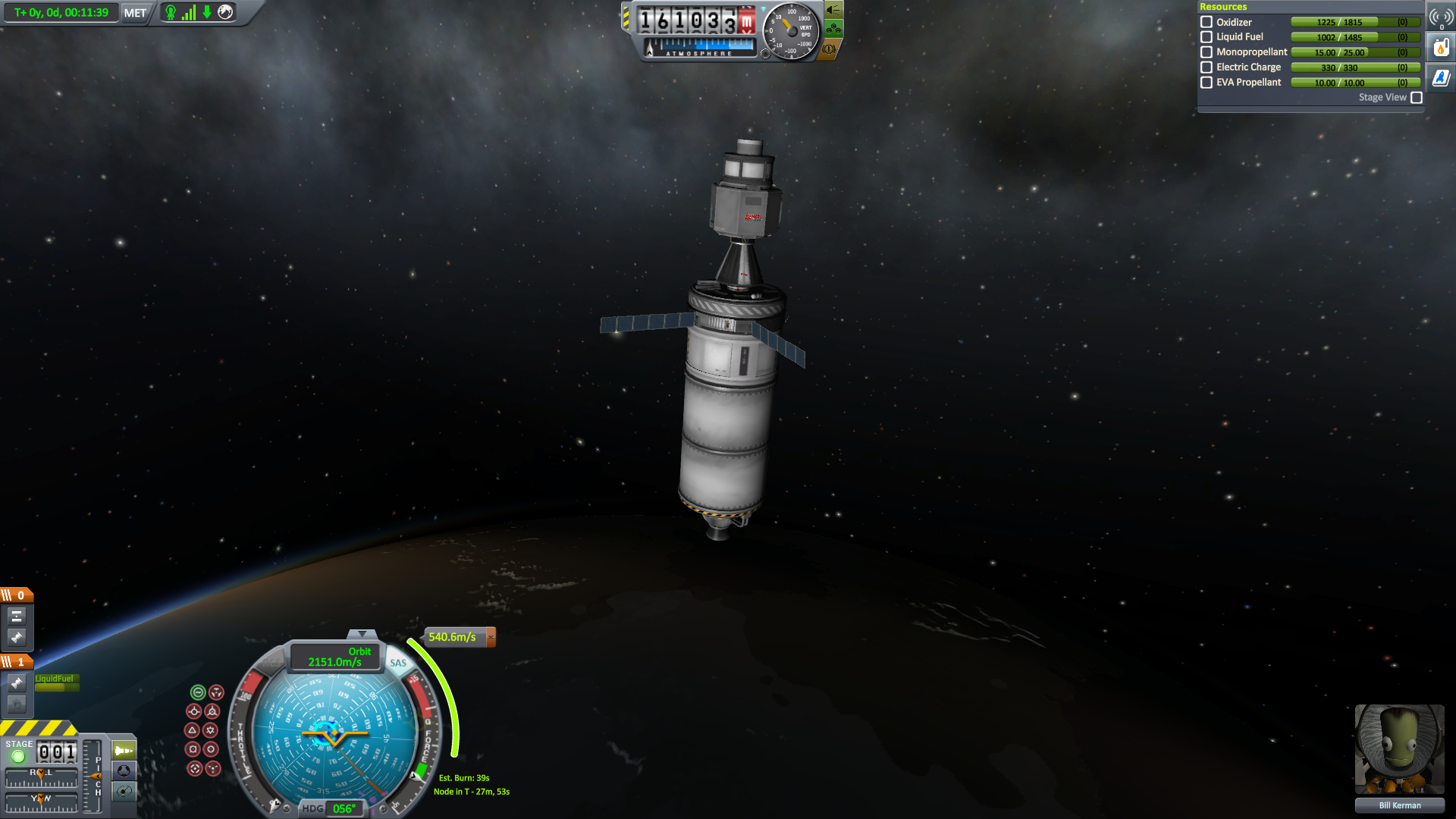Tick the Liquid Fuel resource checkbox

(x=1207, y=37)
